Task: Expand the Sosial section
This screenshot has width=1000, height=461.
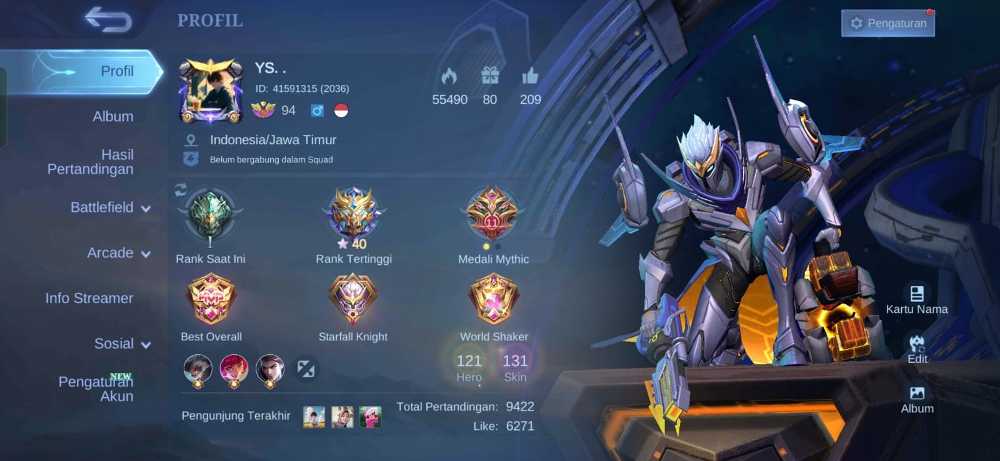Action: pyautogui.click(x=122, y=344)
